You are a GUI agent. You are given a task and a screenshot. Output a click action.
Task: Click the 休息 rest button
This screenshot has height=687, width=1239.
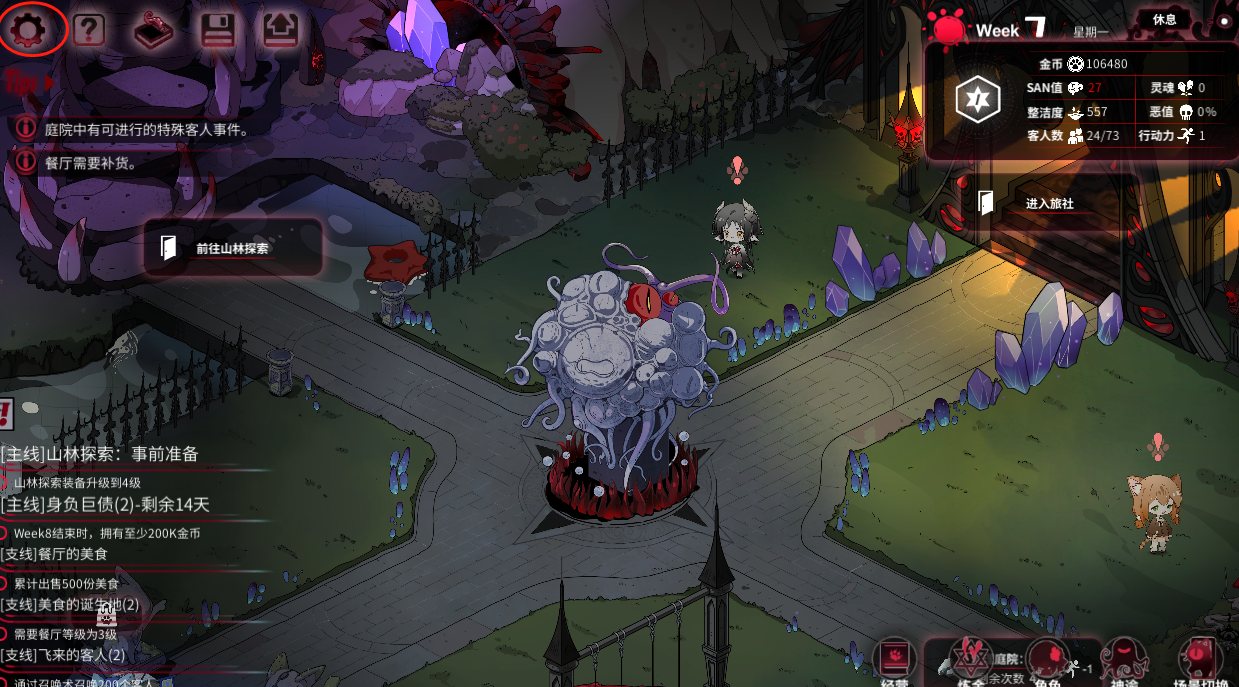1164,19
